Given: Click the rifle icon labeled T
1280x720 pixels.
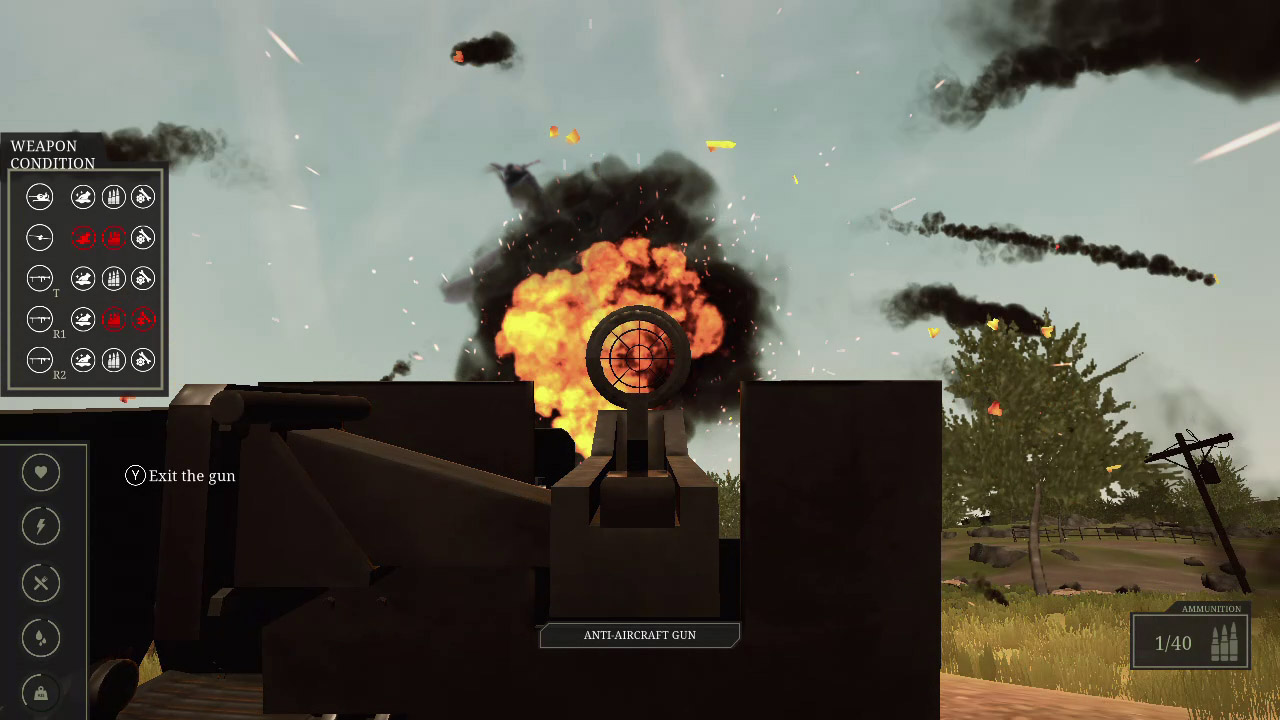Looking at the screenshot, I should [x=40, y=278].
